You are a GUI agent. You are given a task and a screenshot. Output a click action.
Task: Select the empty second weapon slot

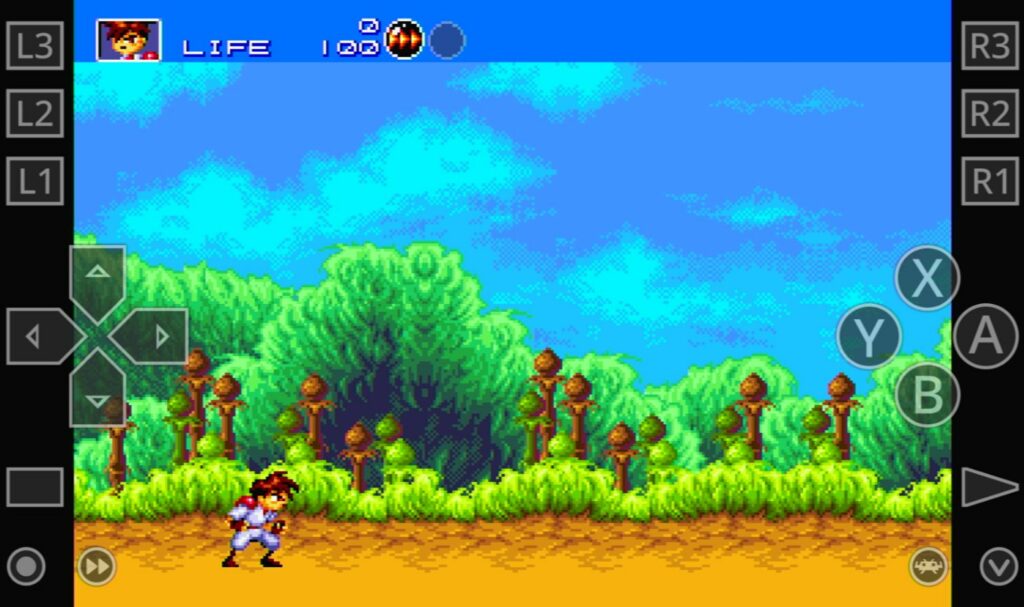(447, 40)
